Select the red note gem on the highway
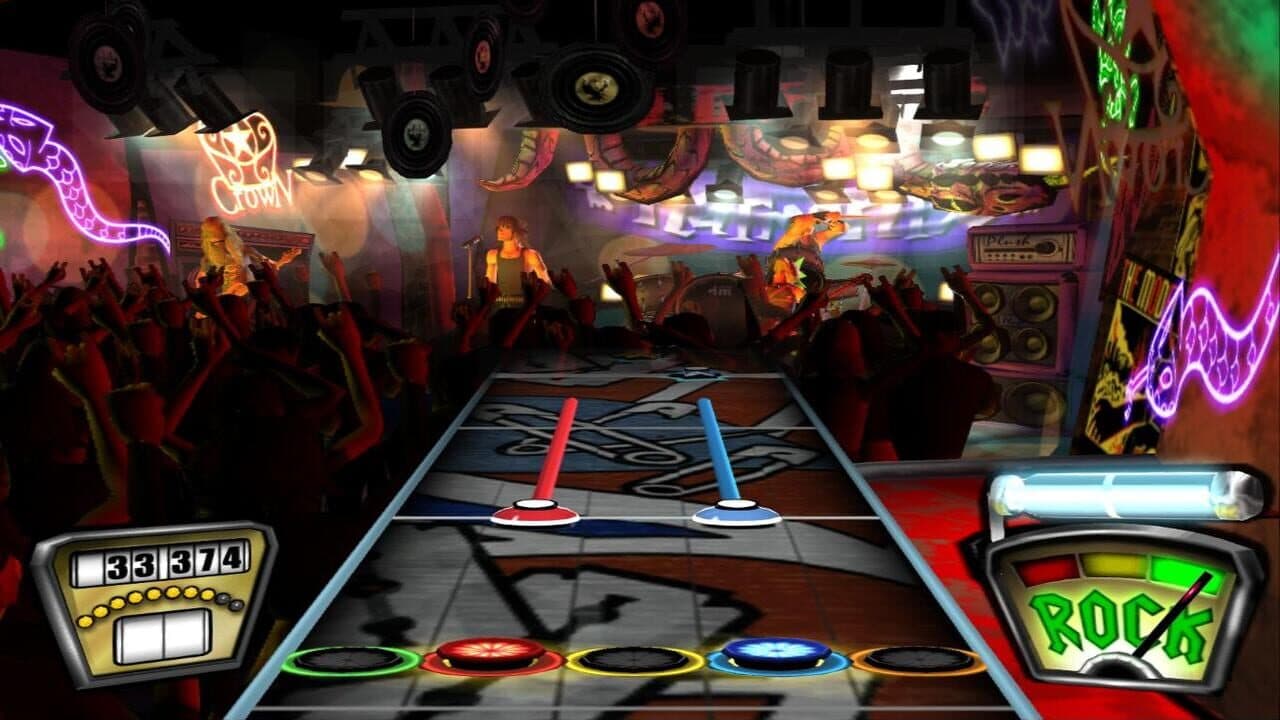The height and width of the screenshot is (720, 1280). [x=535, y=513]
